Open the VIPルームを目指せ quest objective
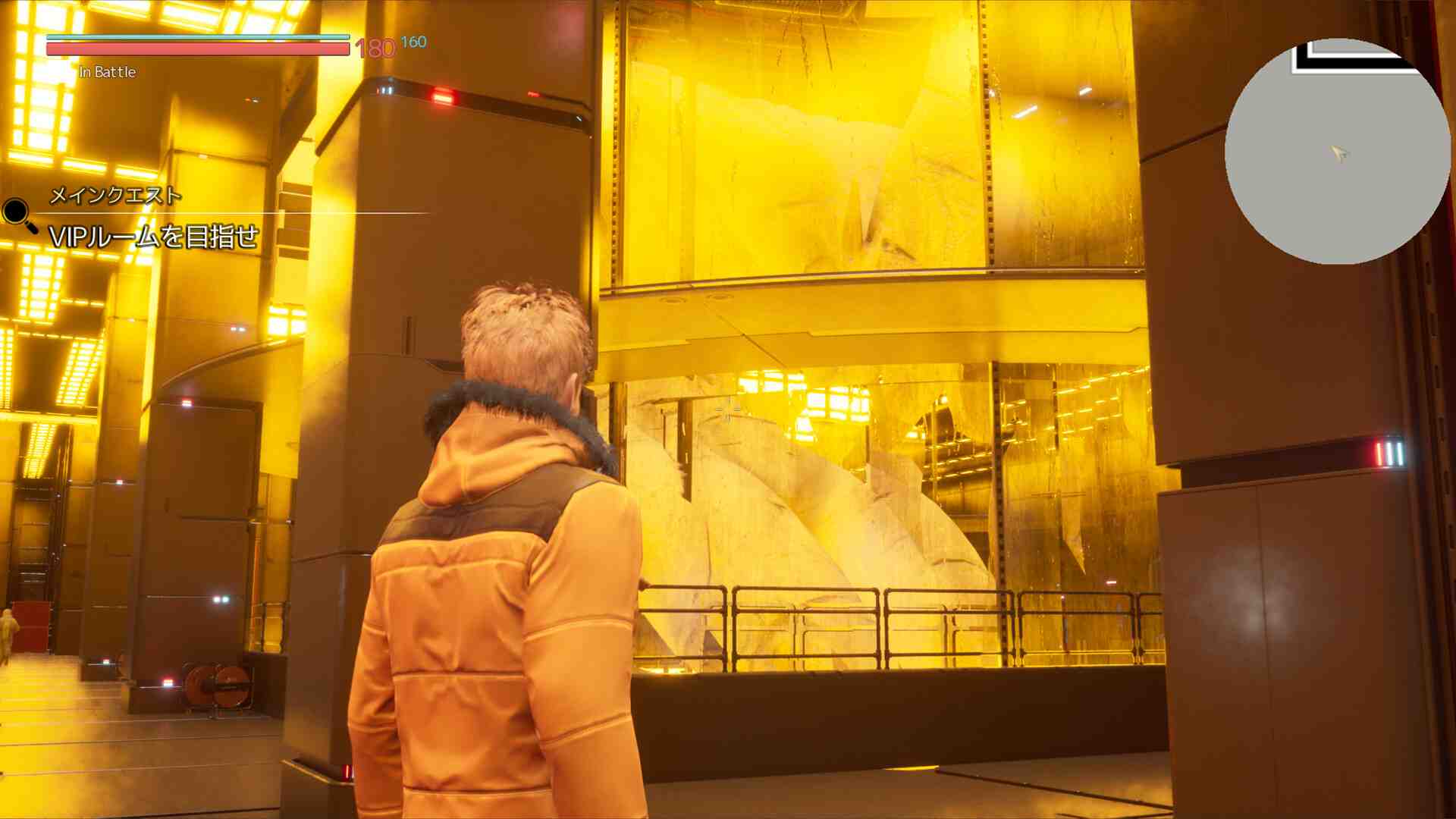Viewport: 1456px width, 819px height. pyautogui.click(x=154, y=237)
